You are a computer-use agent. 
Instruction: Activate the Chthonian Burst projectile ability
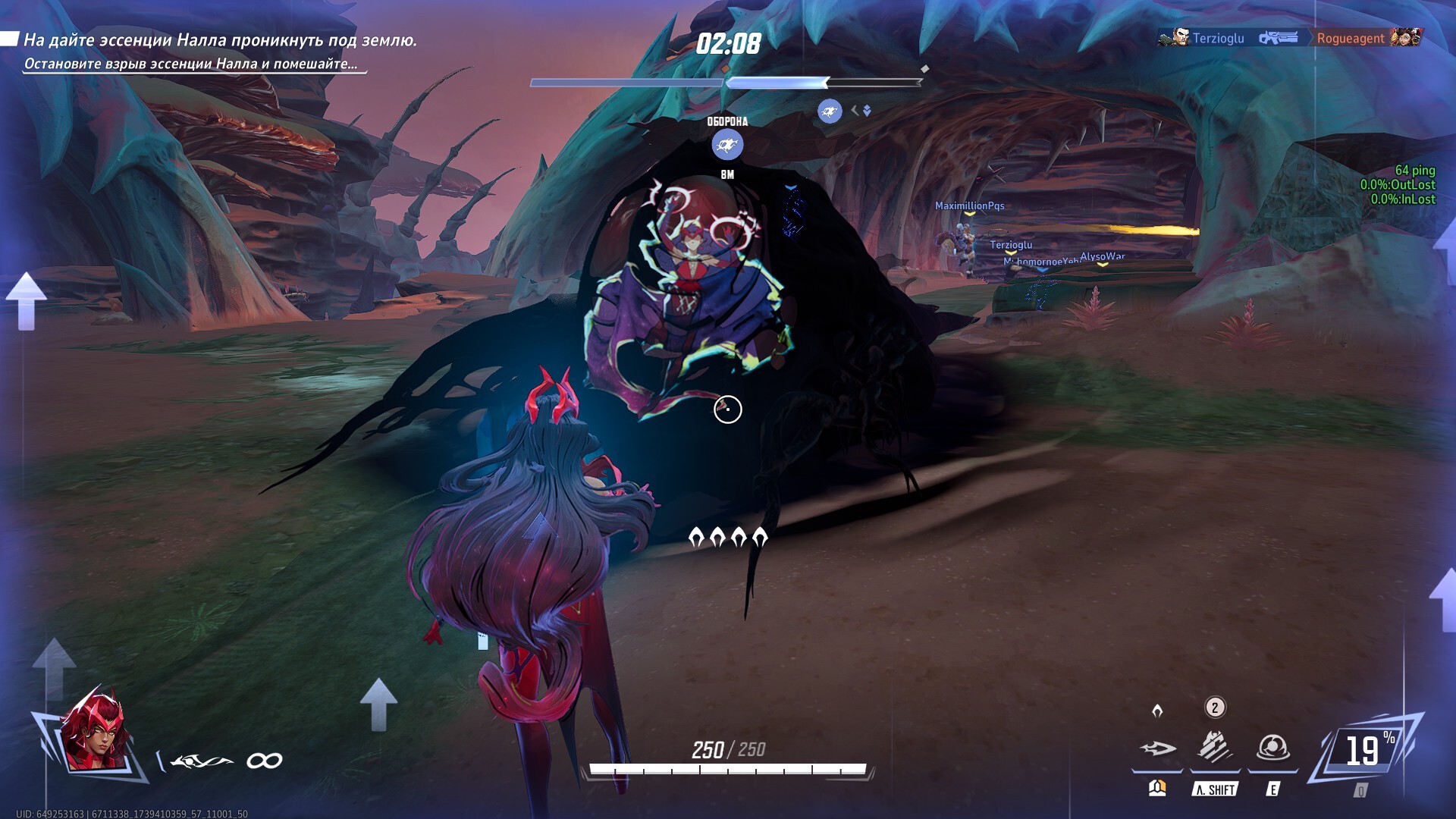(1157, 748)
